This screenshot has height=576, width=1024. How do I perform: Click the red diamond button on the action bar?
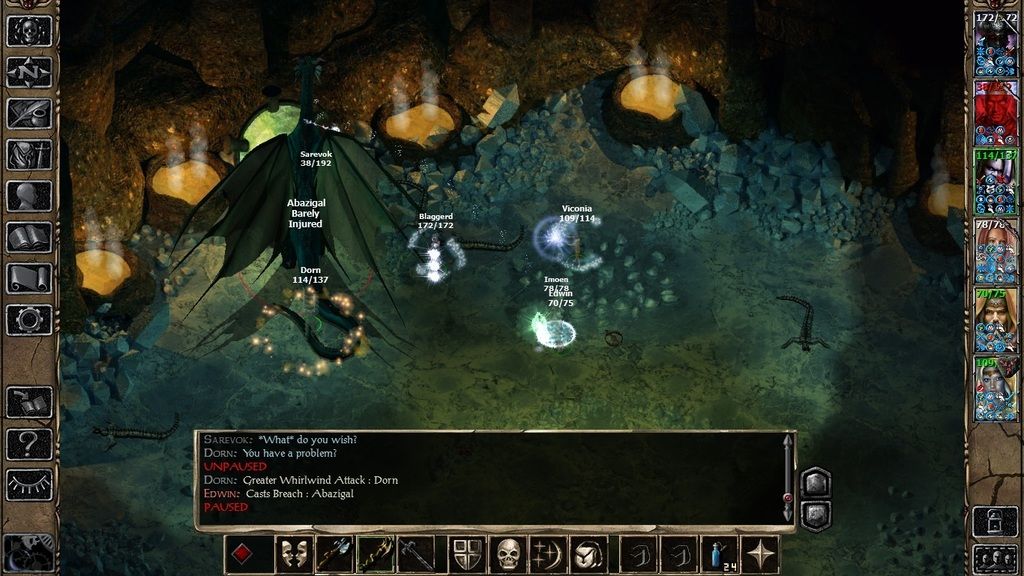[x=242, y=554]
